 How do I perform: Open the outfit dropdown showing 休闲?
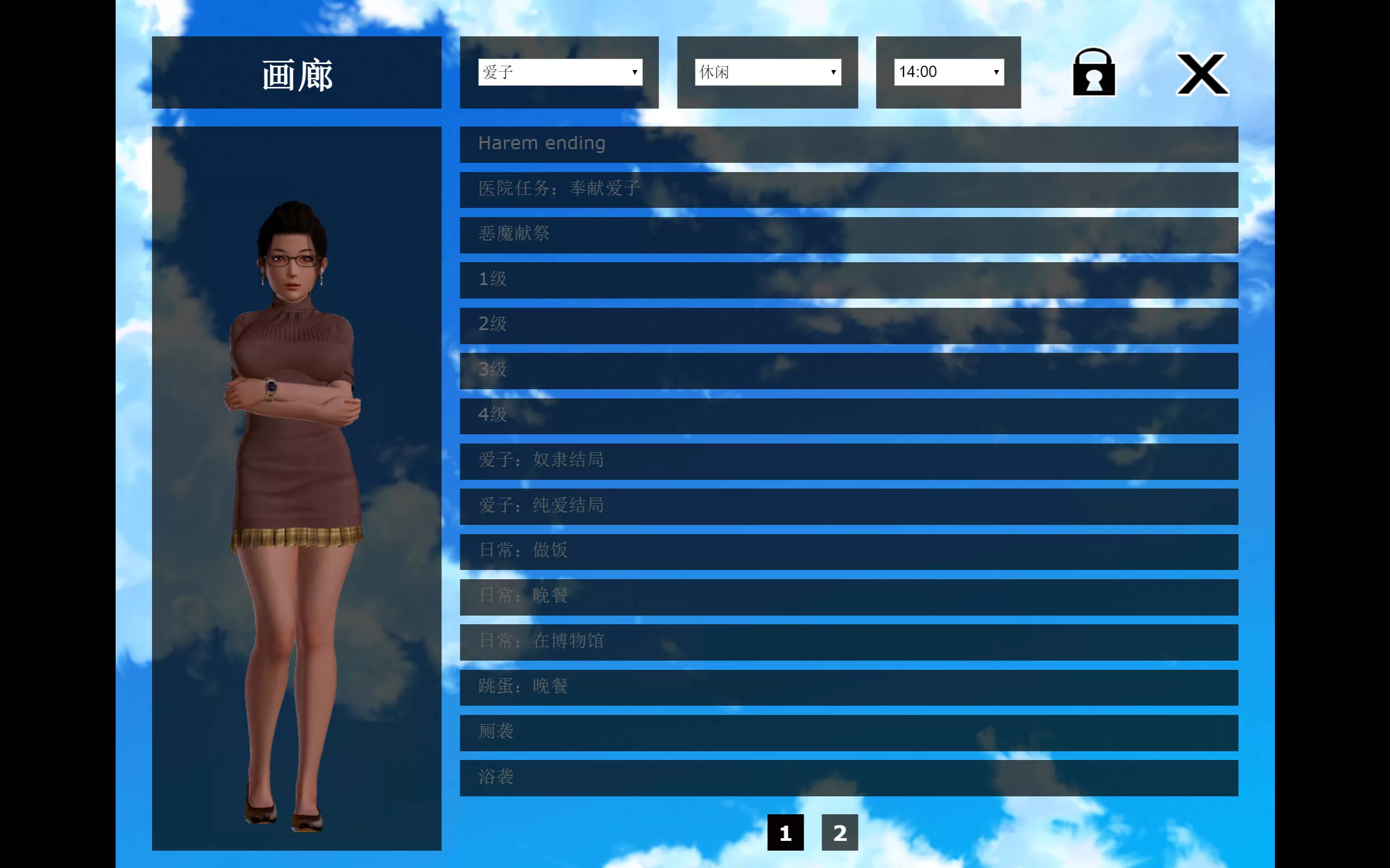click(x=768, y=72)
